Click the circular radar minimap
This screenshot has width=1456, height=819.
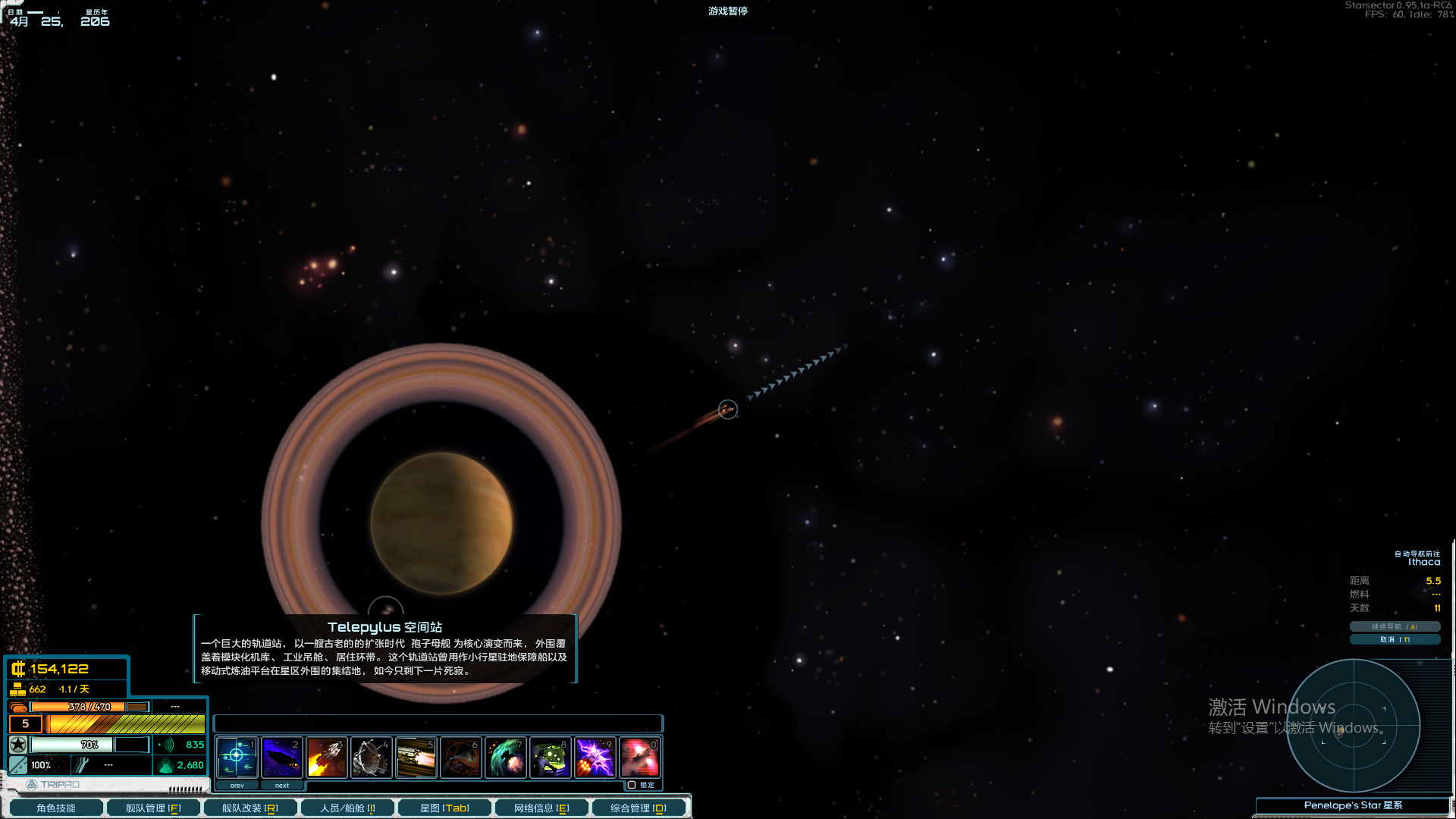(x=1353, y=726)
